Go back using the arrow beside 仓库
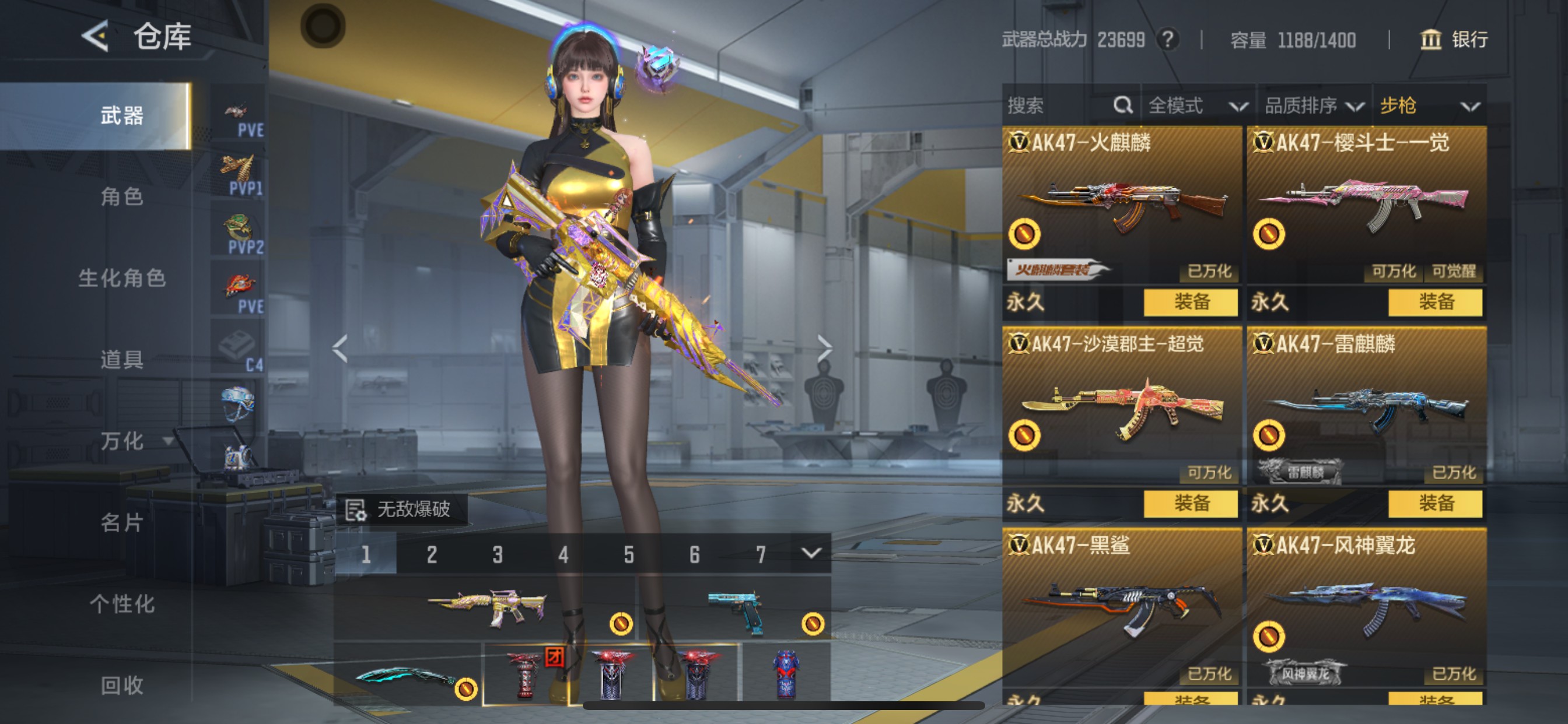1568x724 pixels. coord(96,36)
